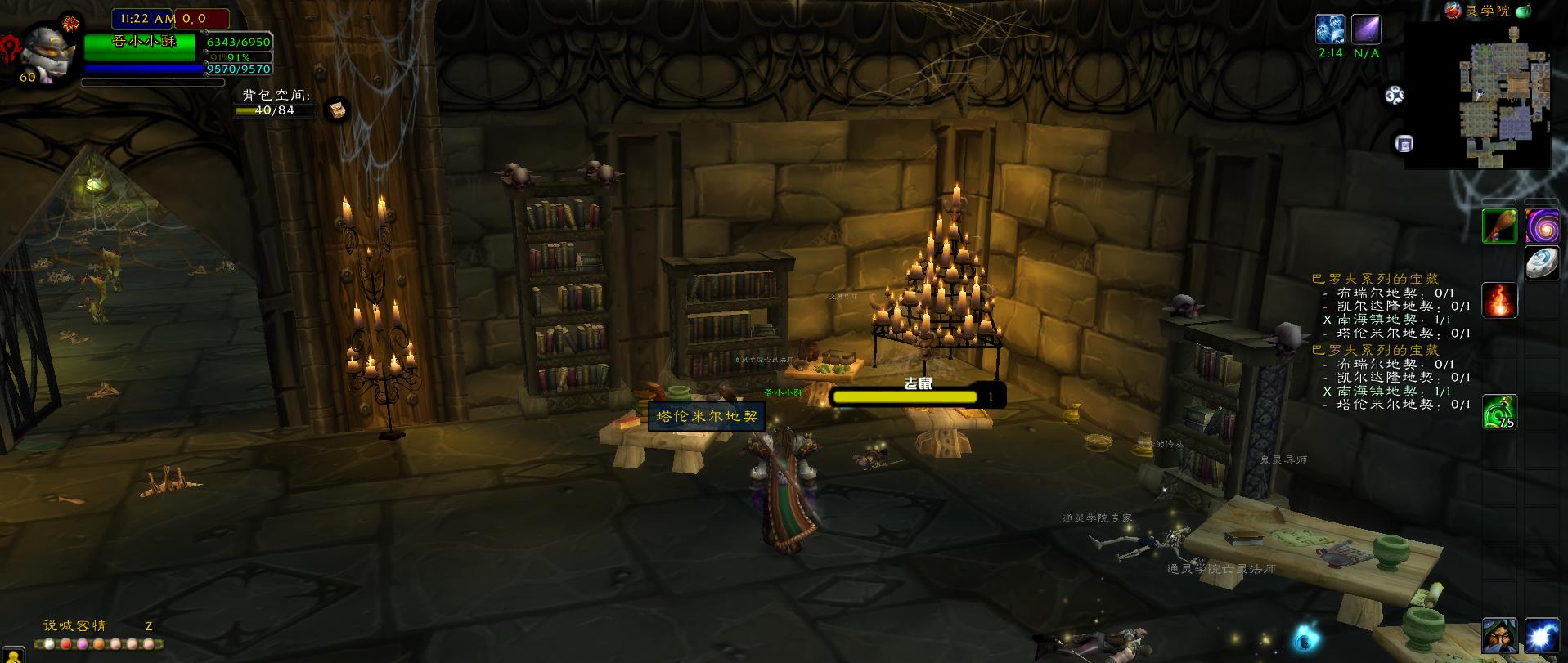
Task: Use the green potion with 75 charges
Action: click(x=1500, y=412)
